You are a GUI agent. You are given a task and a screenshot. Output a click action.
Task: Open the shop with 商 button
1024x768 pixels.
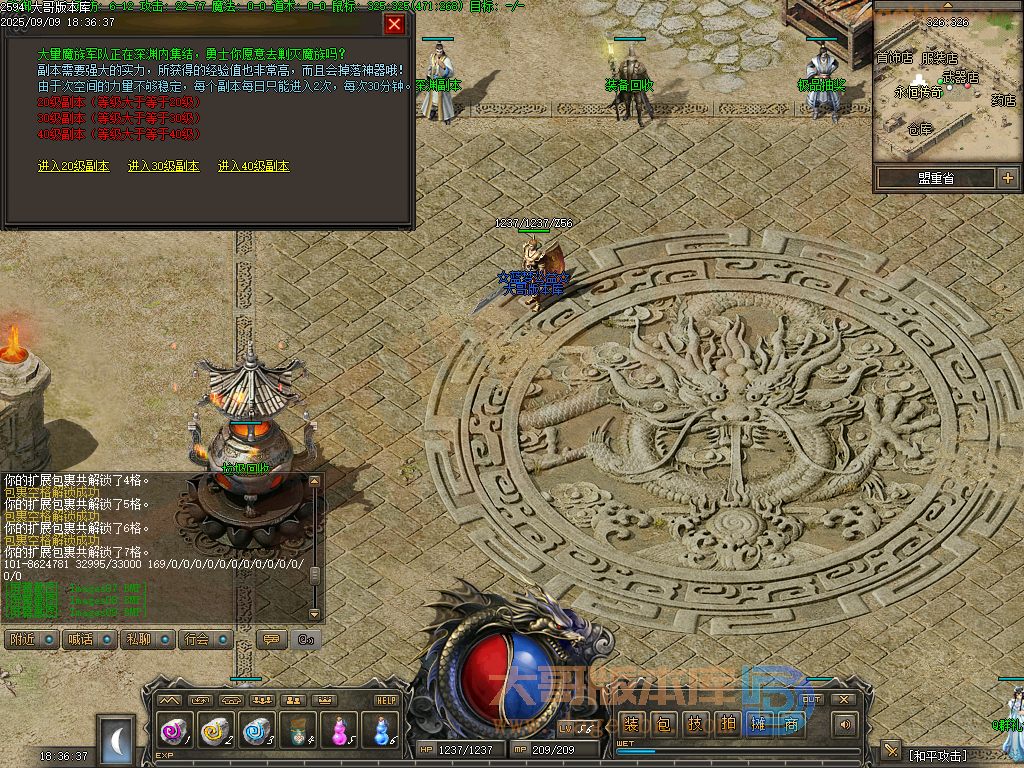(x=791, y=724)
